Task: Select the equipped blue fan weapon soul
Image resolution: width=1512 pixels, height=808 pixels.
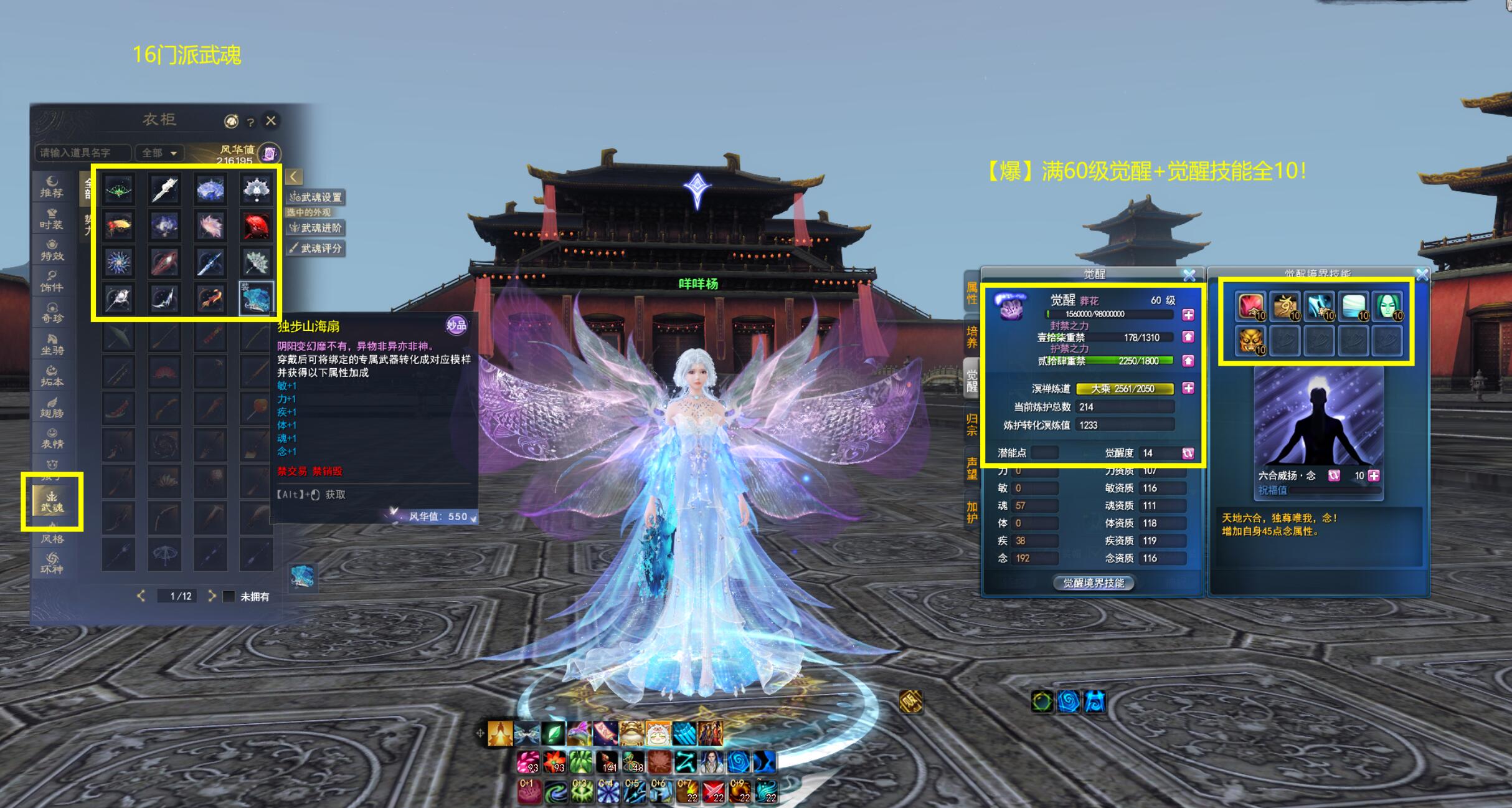Action: [256, 298]
